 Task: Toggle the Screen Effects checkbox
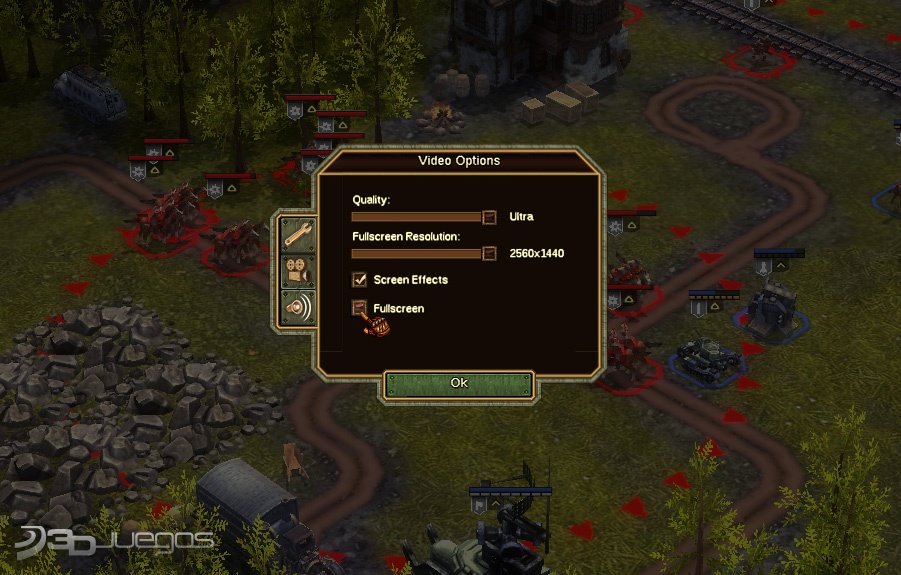359,280
